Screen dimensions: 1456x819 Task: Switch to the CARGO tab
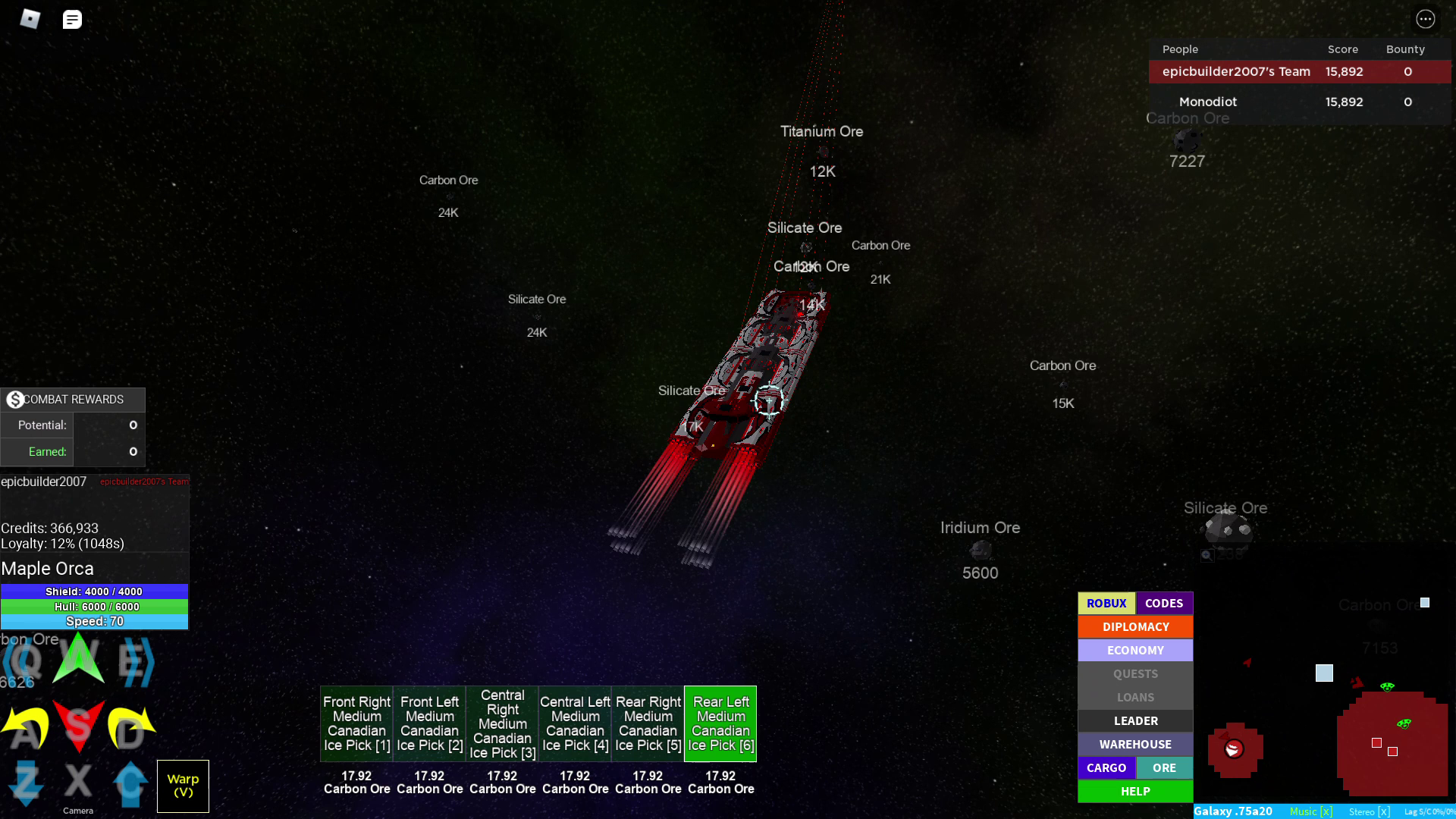point(1106,767)
